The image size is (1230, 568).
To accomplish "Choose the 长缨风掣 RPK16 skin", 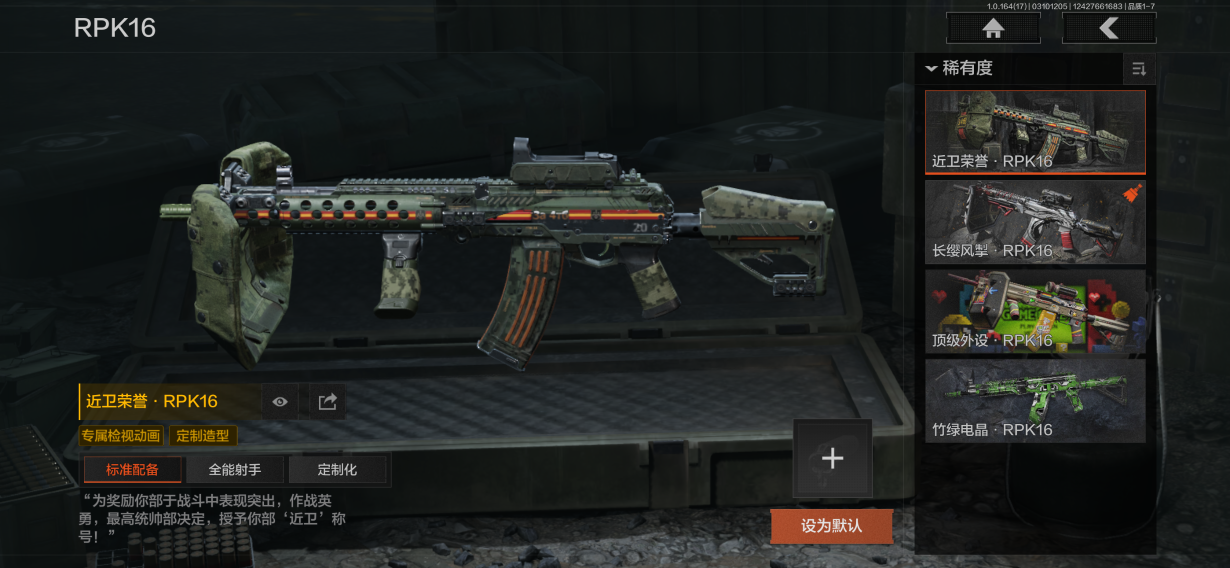I will click(x=1035, y=221).
